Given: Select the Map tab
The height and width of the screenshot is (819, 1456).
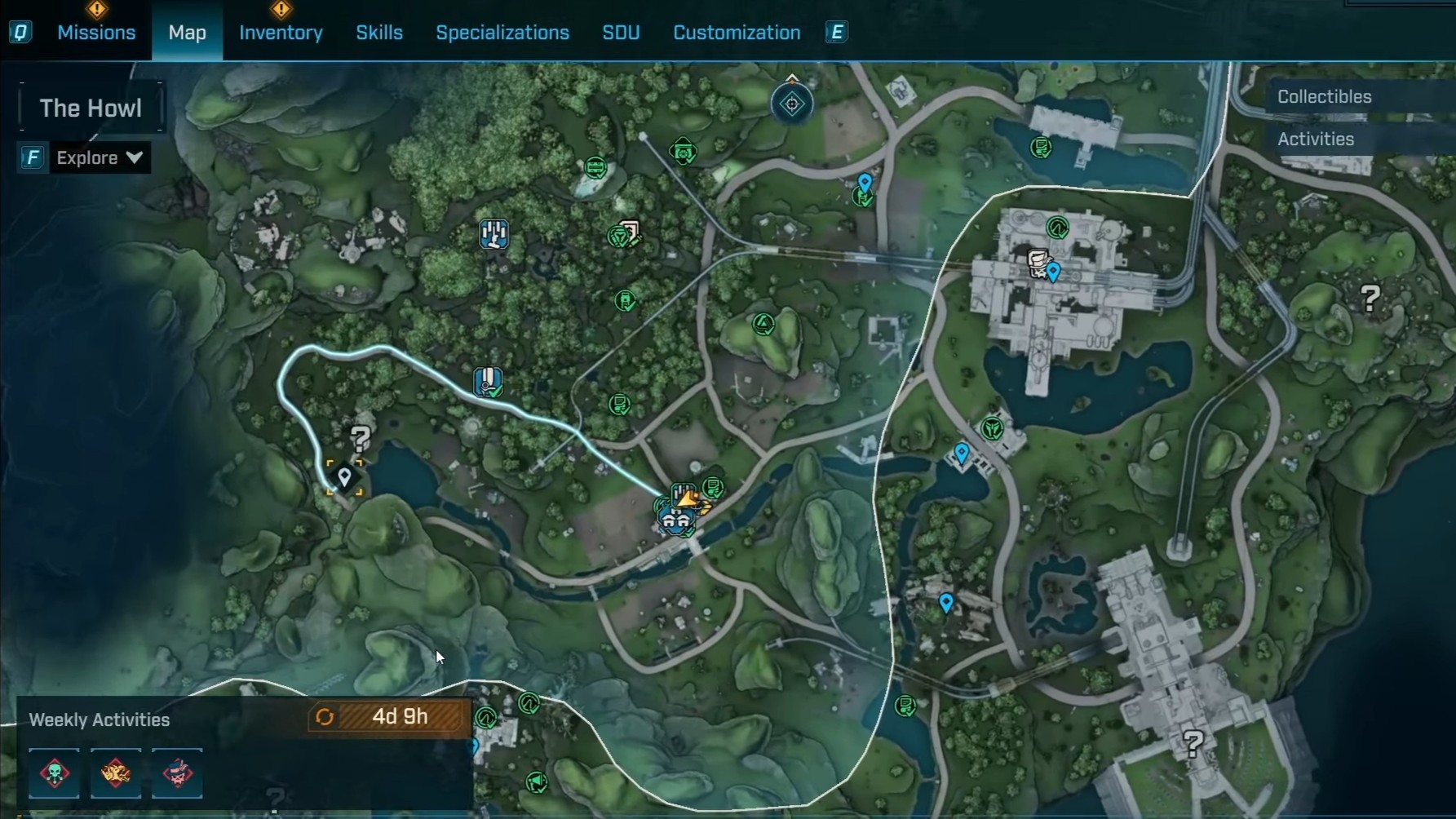Looking at the screenshot, I should 187,33.
